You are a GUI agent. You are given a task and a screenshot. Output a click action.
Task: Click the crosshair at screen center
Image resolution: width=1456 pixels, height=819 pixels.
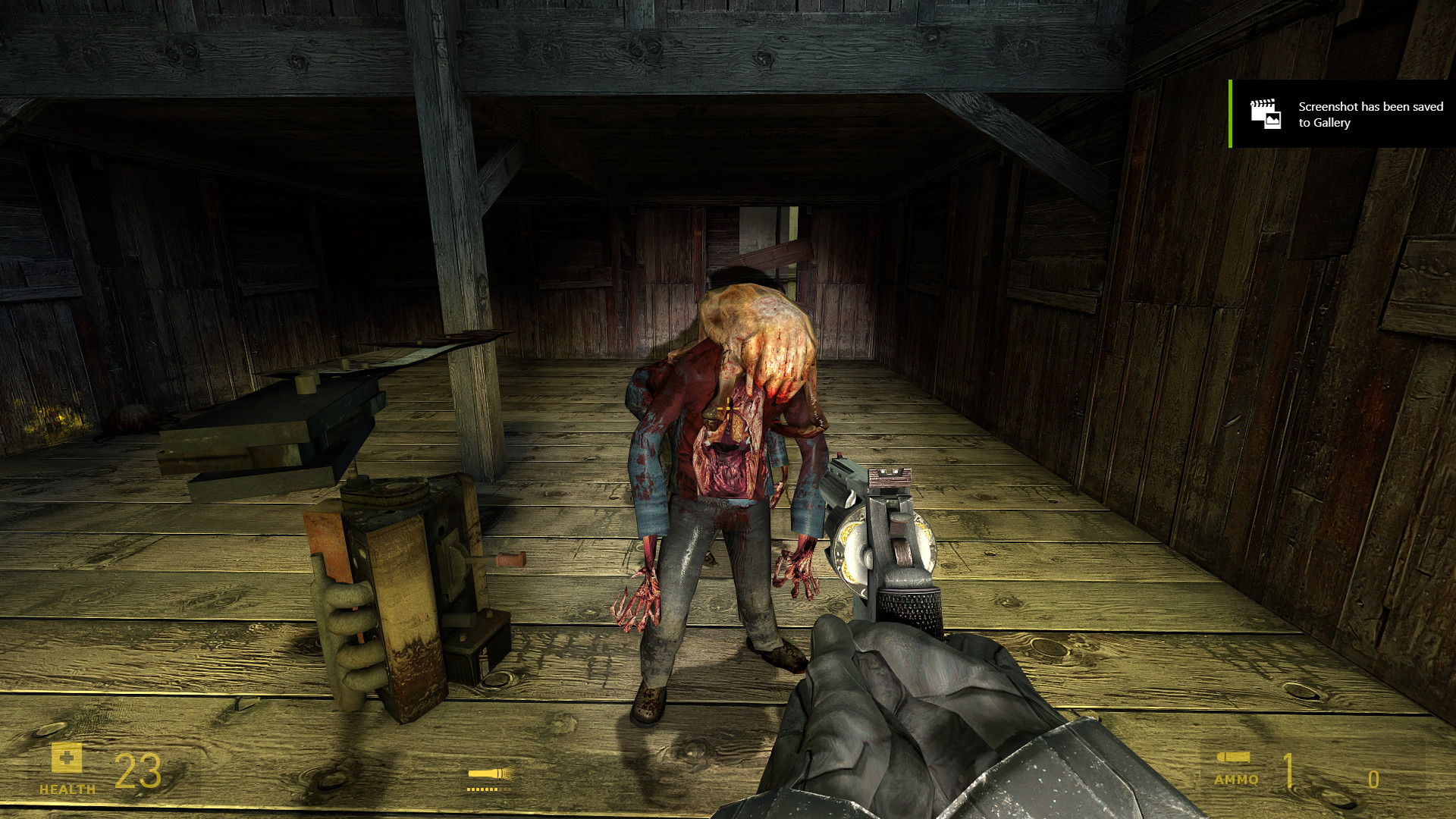pos(728,409)
